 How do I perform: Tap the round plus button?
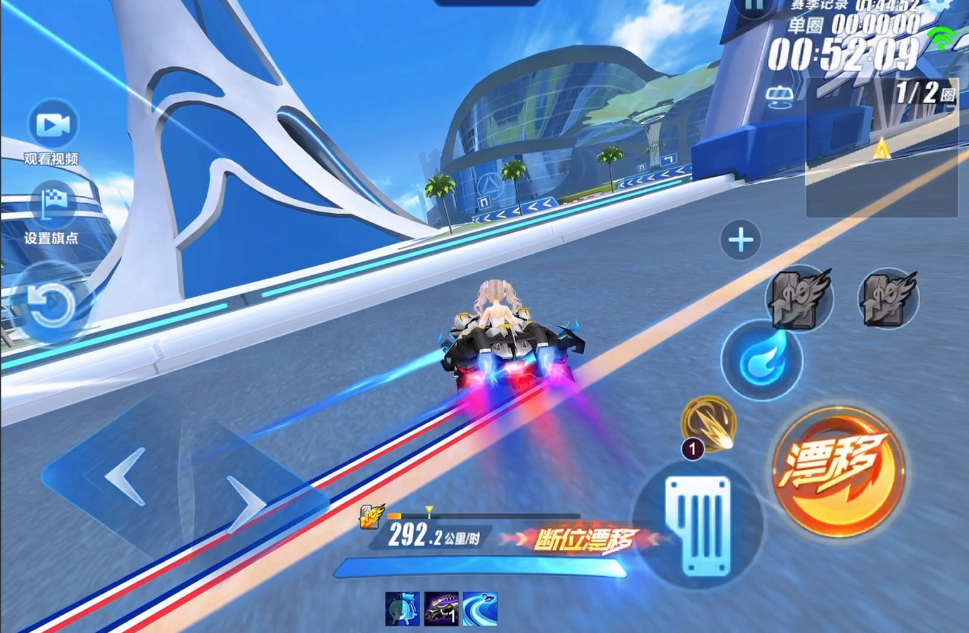[741, 240]
